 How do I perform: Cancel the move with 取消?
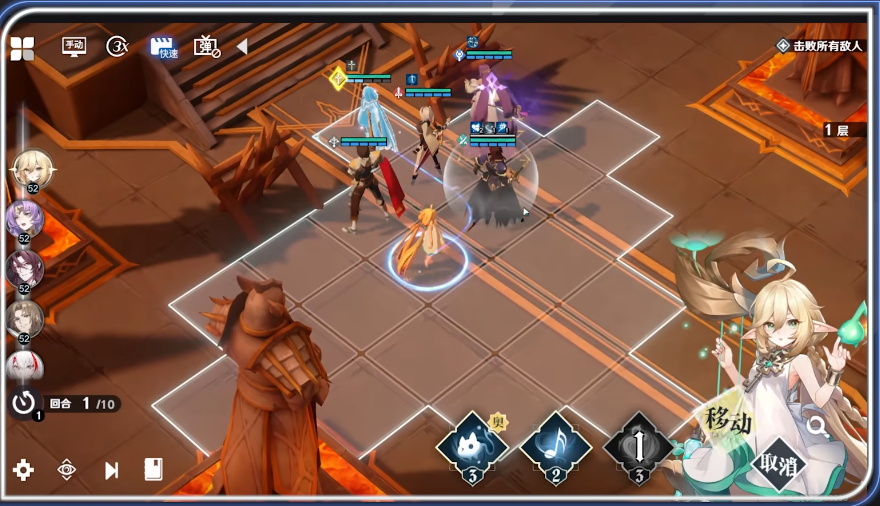[779, 465]
